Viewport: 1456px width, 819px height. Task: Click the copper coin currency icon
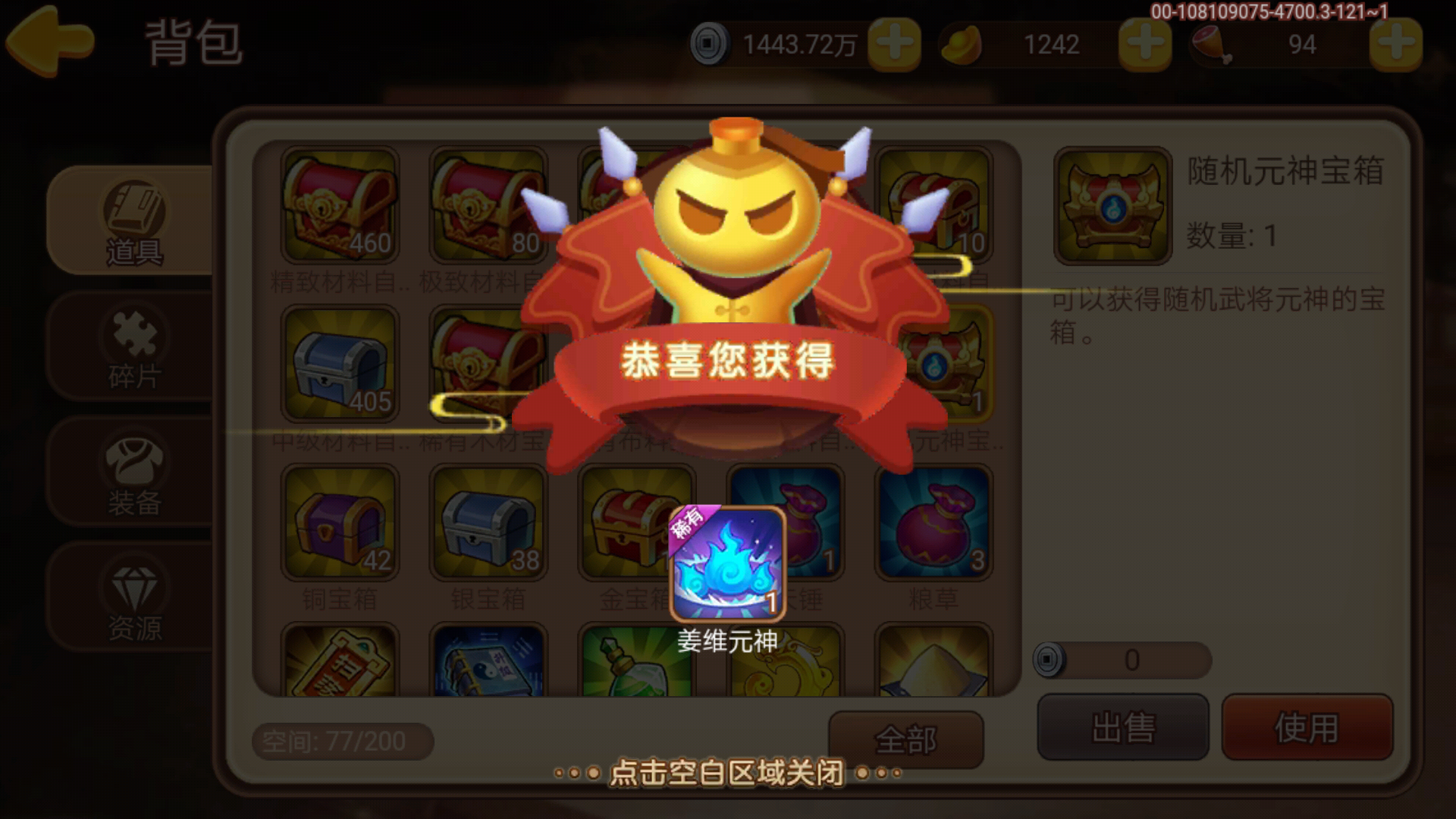click(x=711, y=43)
